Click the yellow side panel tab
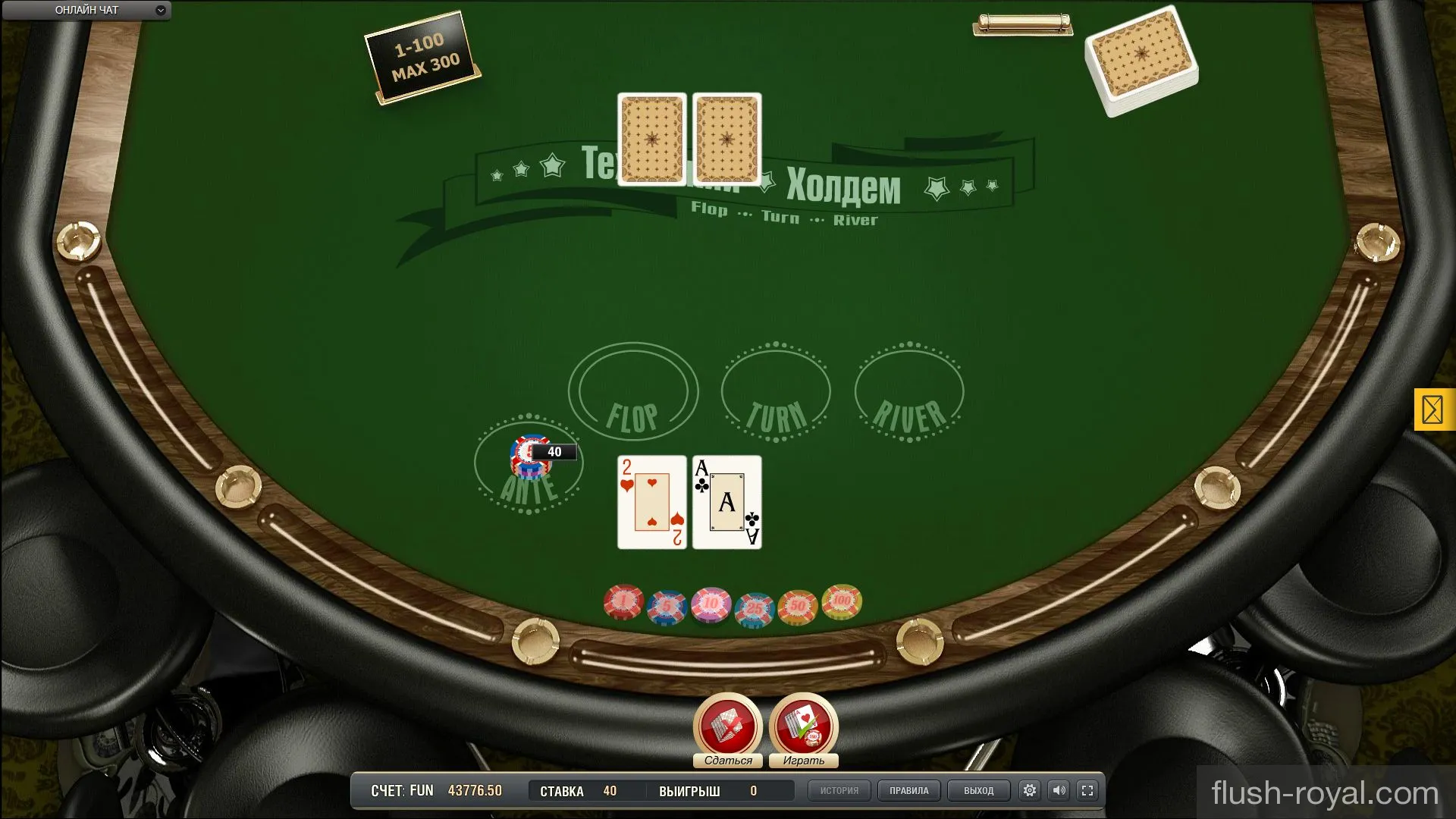 [x=1433, y=409]
